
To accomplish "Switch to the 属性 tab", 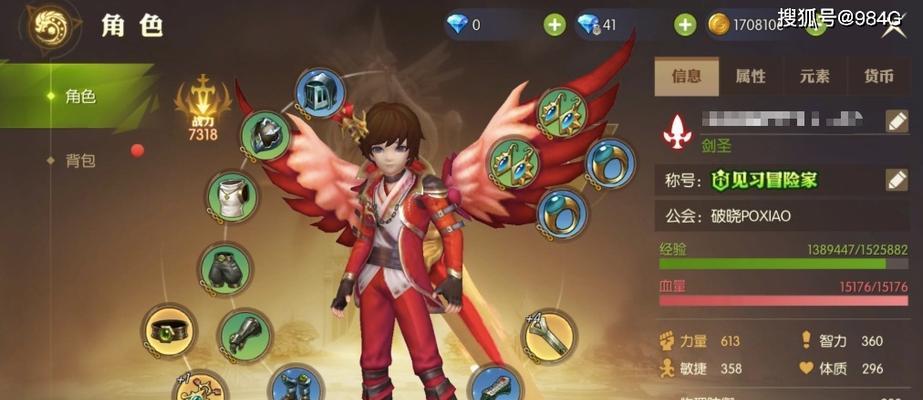I will [750, 76].
